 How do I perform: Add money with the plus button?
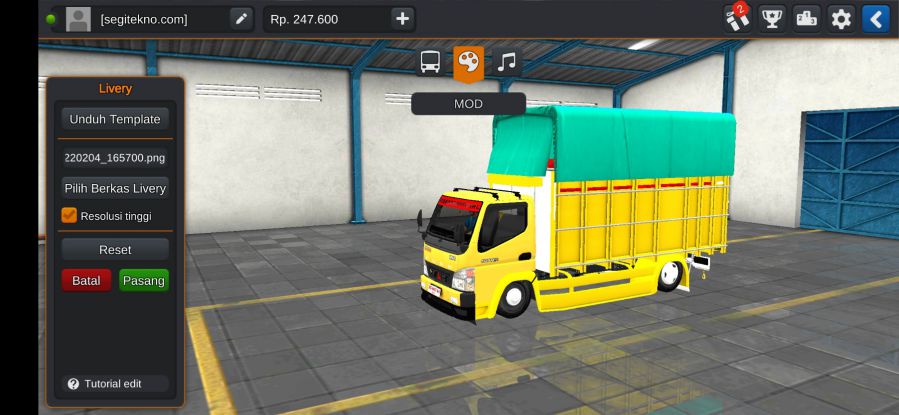coord(401,18)
